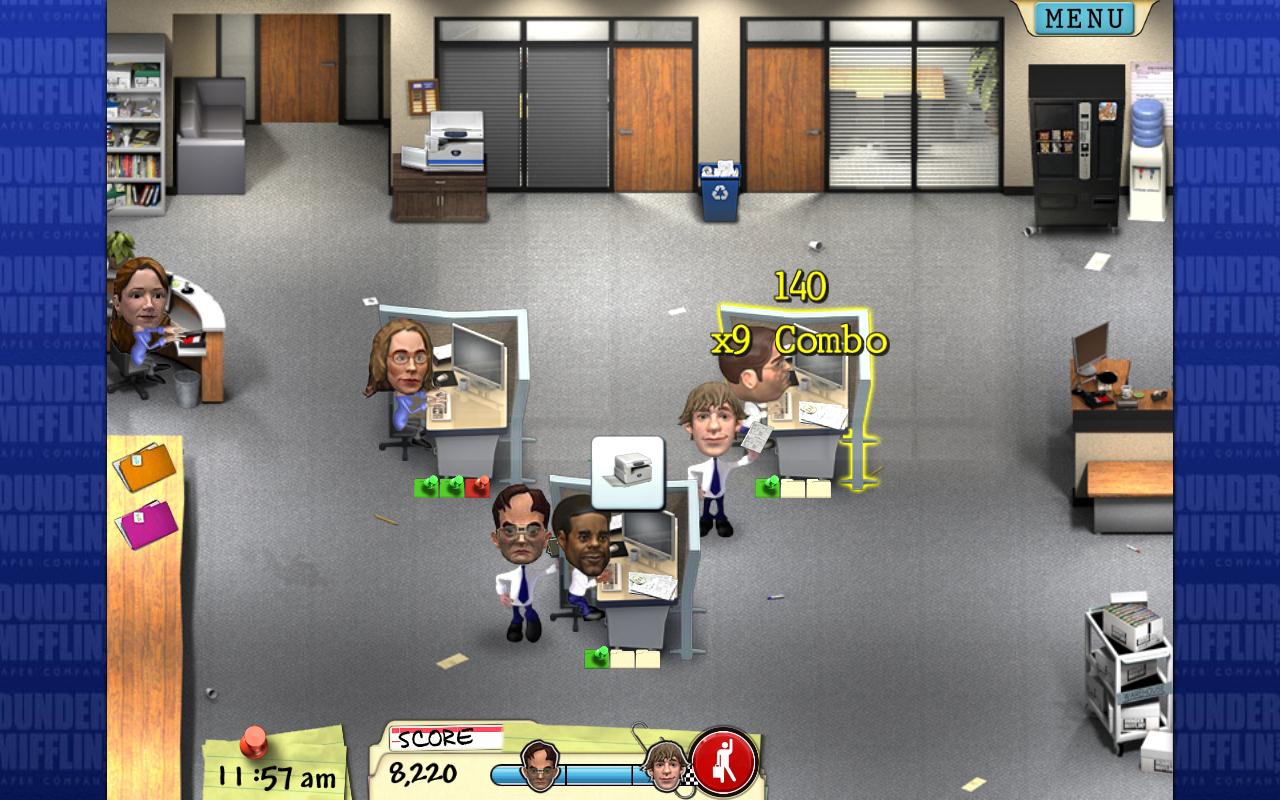
Task: Select the pink folder
Action: (147, 523)
